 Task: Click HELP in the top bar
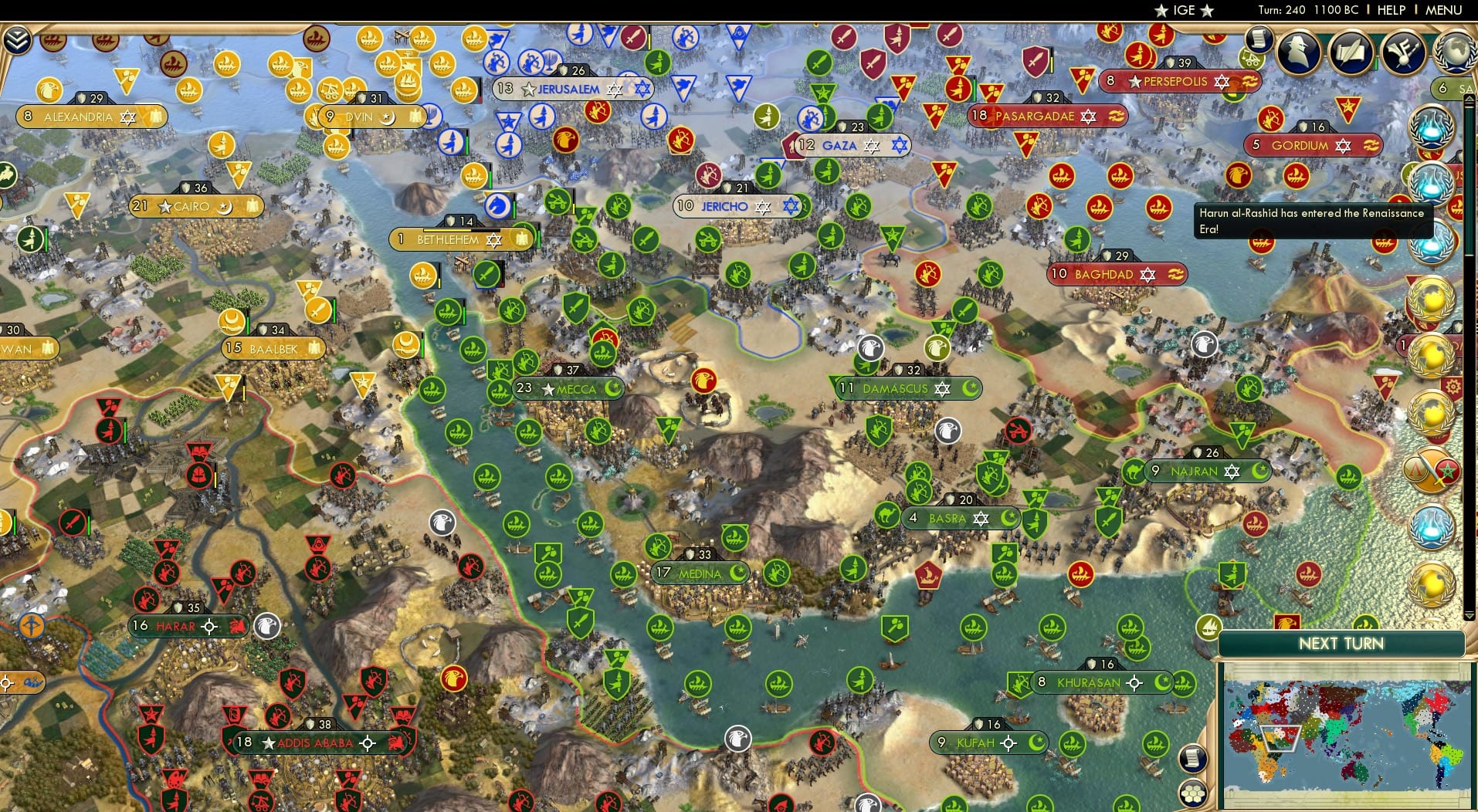point(1390,11)
